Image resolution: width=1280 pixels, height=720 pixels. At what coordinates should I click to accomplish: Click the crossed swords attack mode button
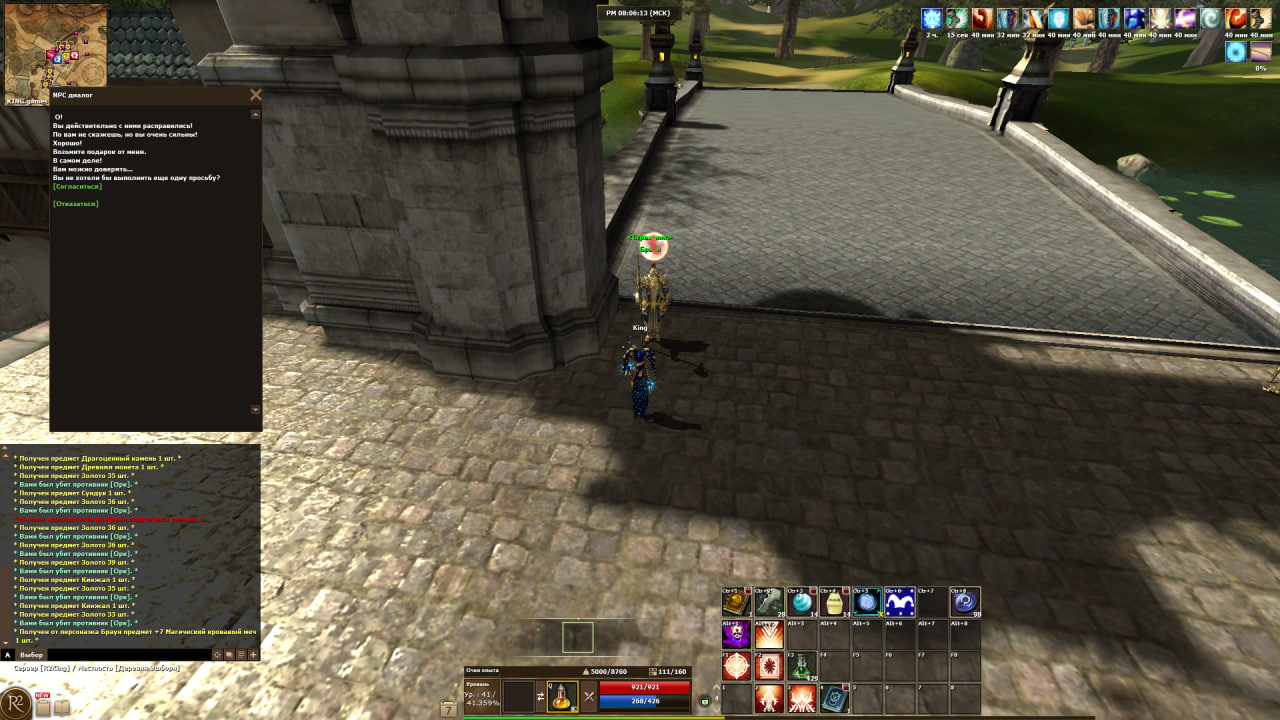click(x=589, y=696)
